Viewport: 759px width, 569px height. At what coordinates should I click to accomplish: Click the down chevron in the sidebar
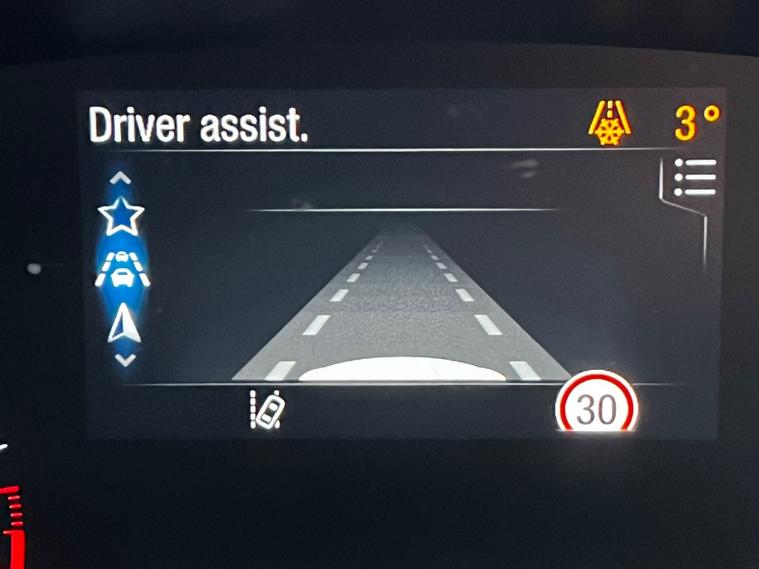click(124, 359)
